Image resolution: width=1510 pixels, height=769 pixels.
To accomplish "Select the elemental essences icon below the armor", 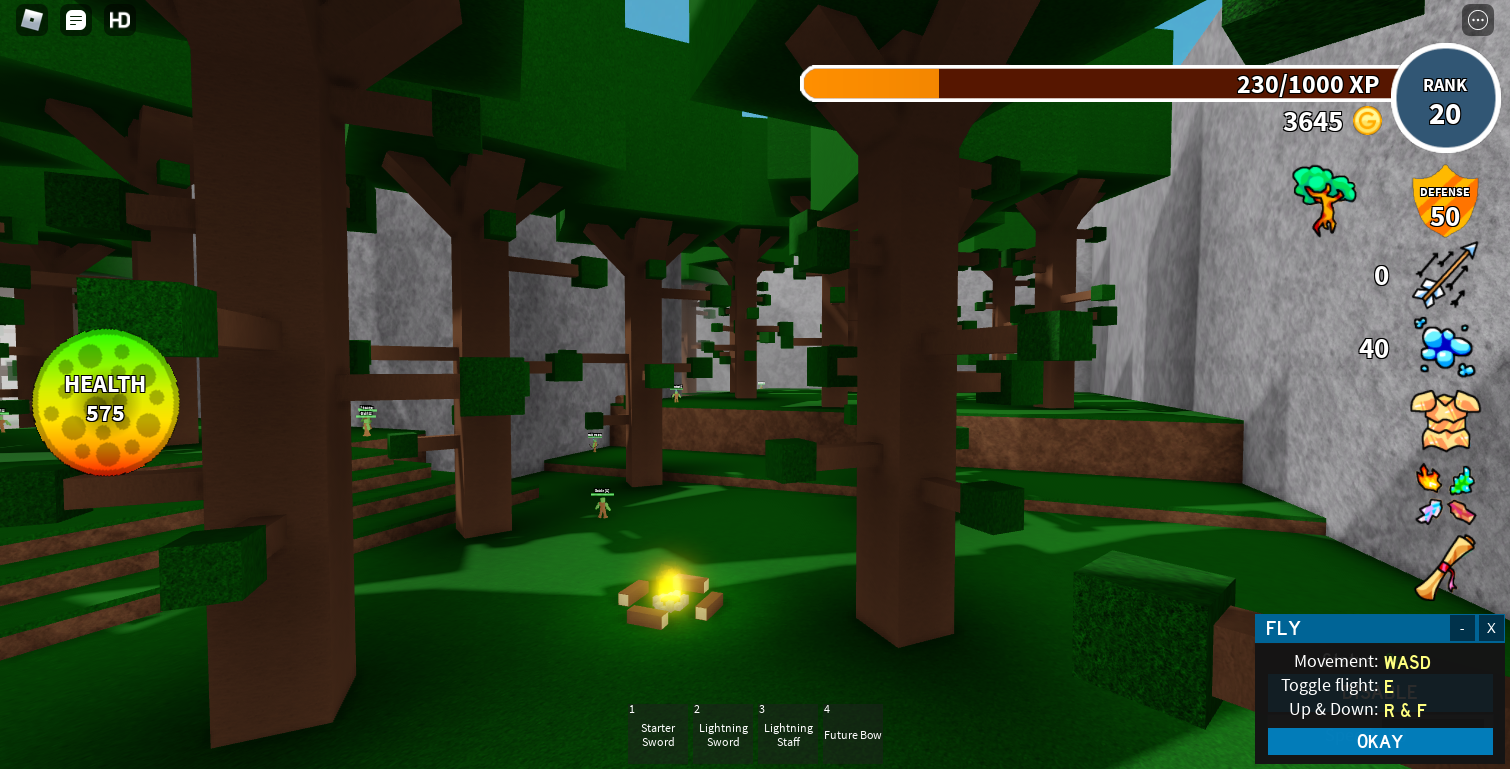I will coord(1444,495).
